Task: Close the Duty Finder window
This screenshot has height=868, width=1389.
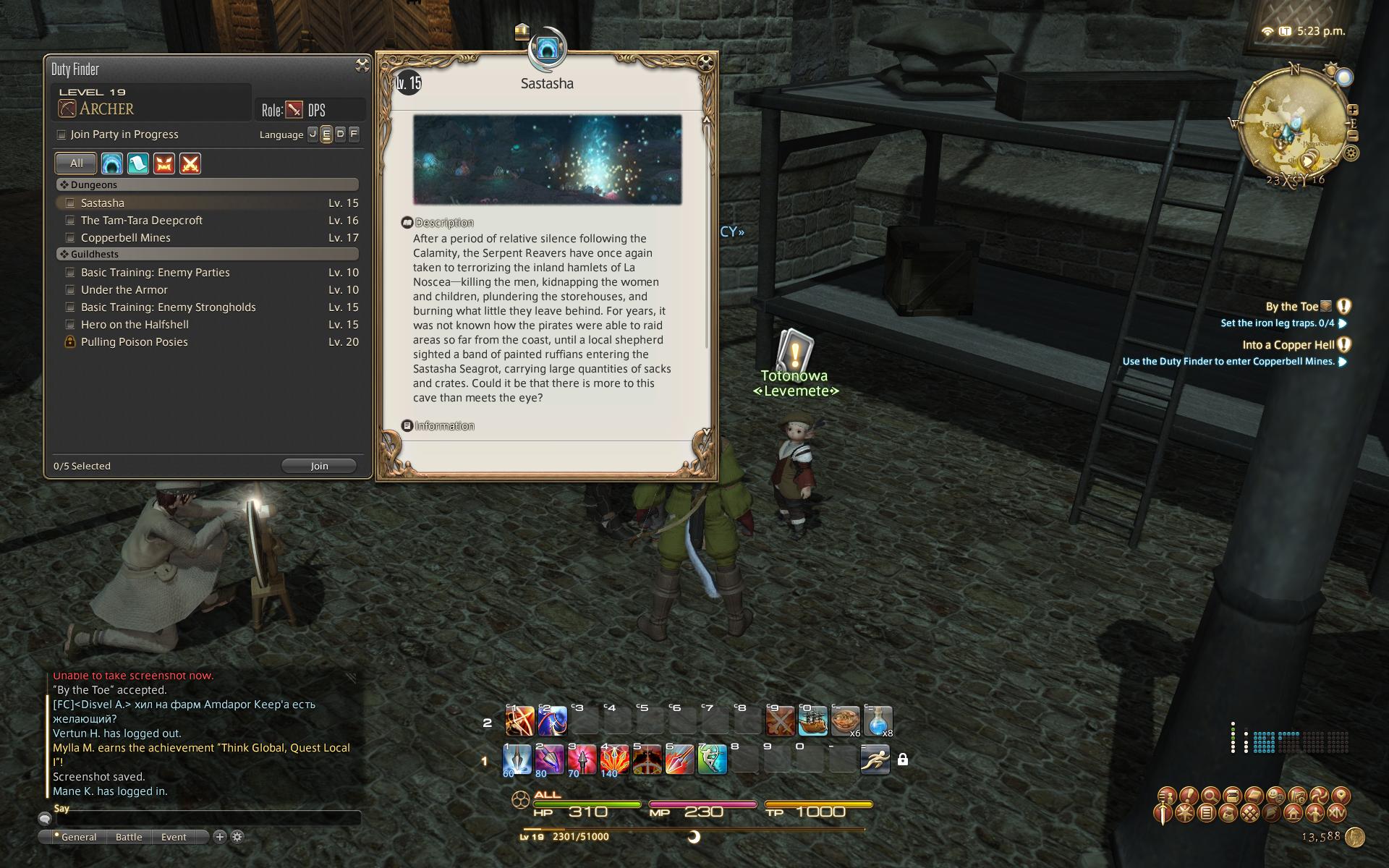Action: click(362, 66)
